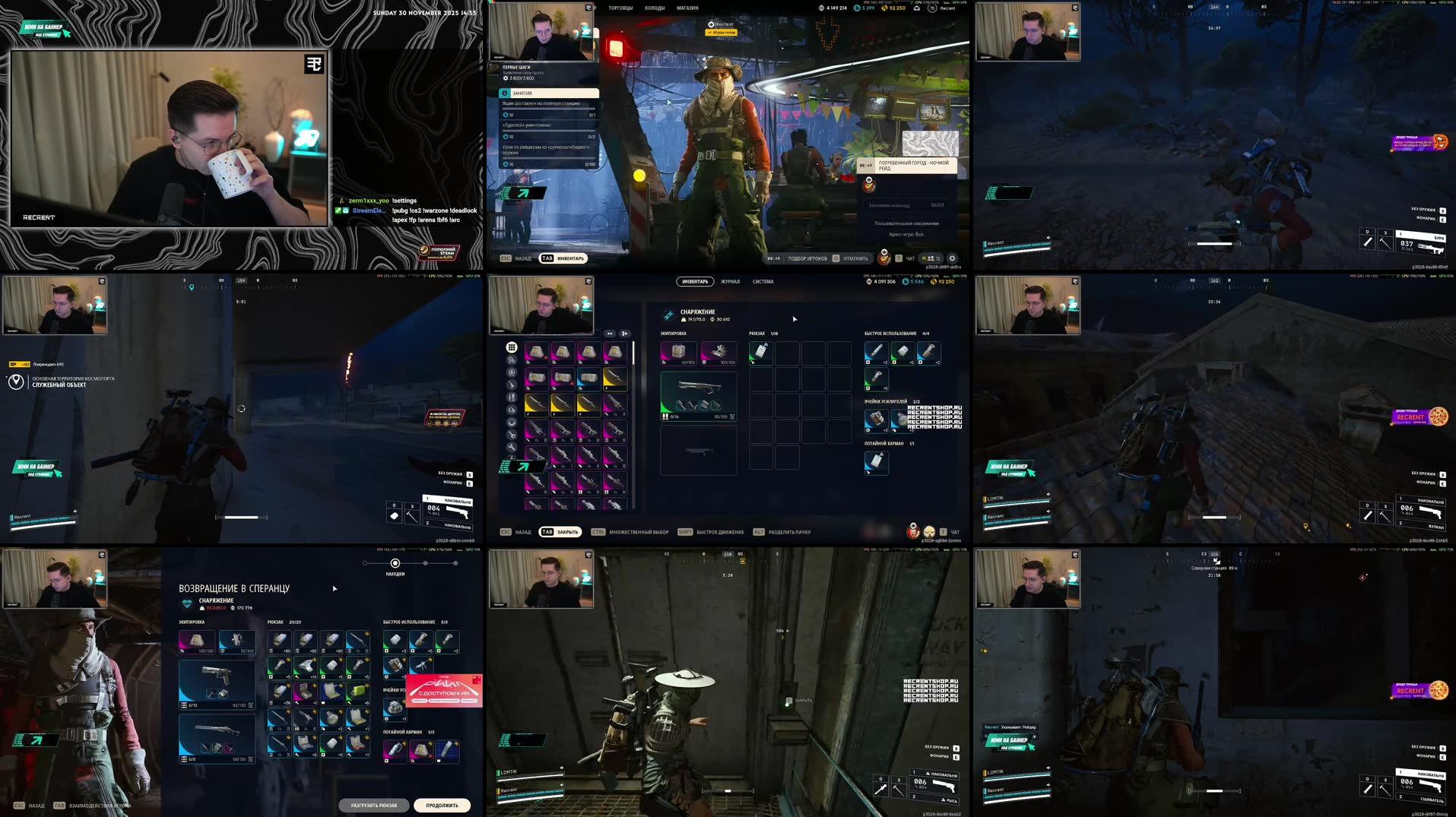Select the grid category filter in the inventory sidebar
This screenshot has height=817, width=1456.
(511, 347)
